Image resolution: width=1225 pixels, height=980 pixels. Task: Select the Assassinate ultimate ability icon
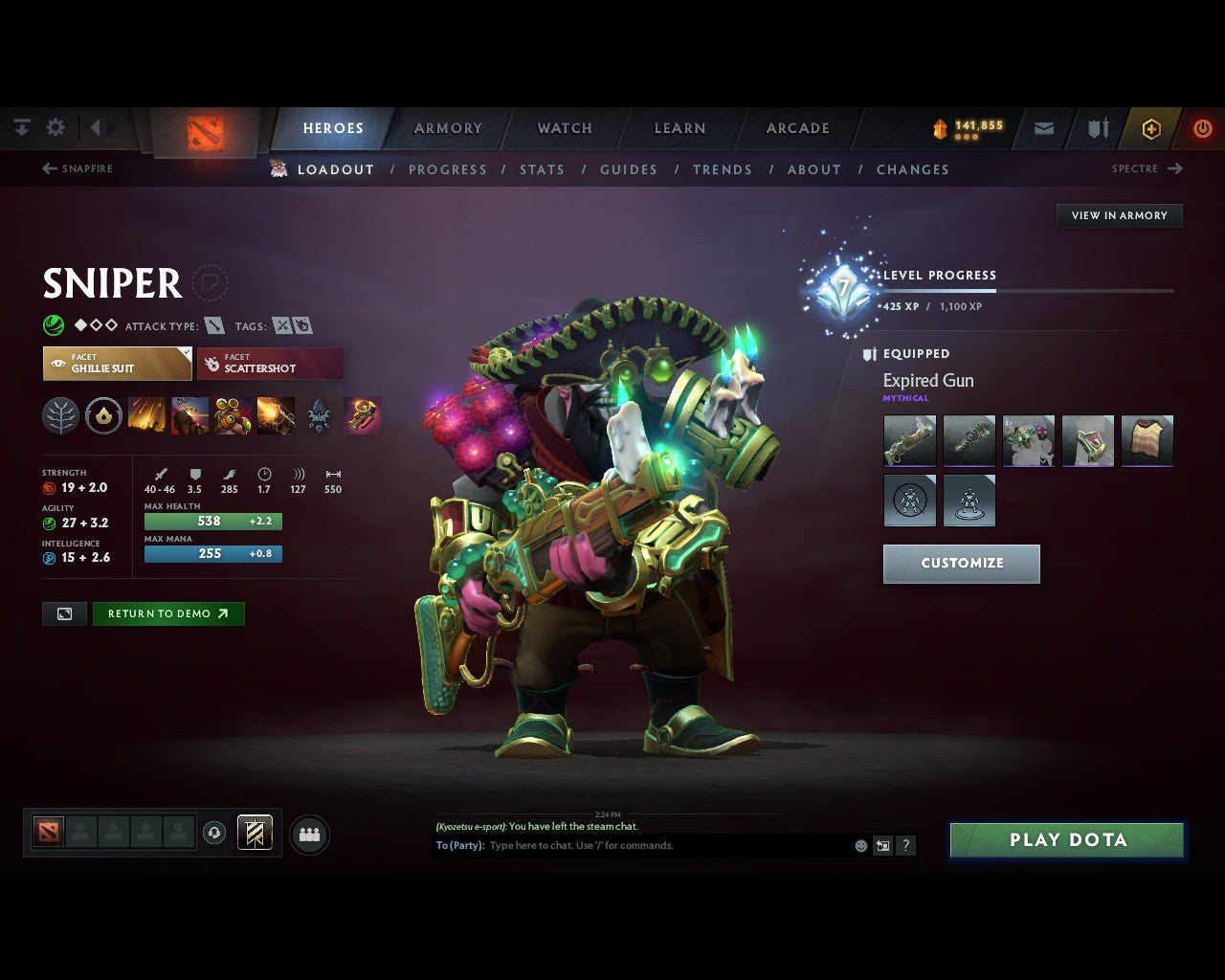[x=278, y=414]
